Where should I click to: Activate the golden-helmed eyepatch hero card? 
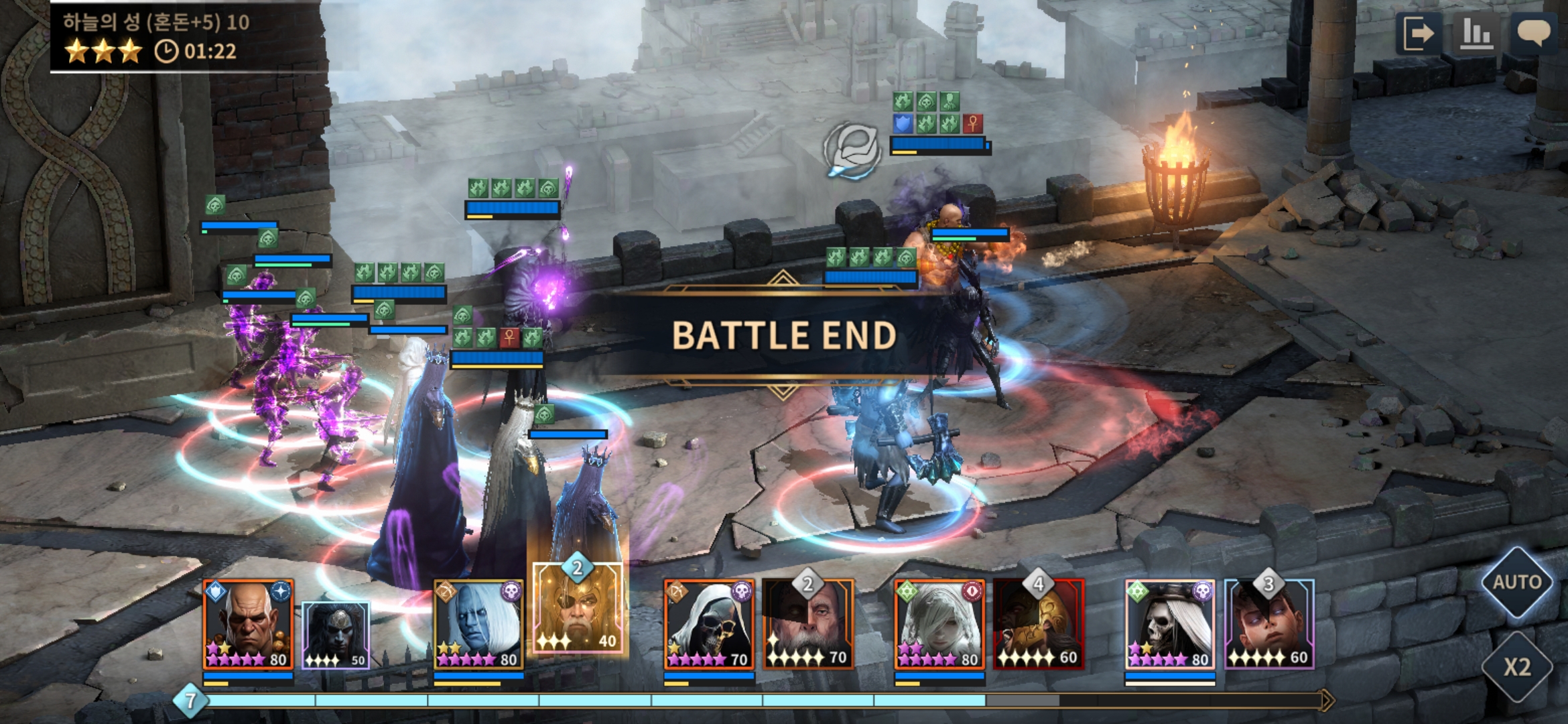[578, 608]
